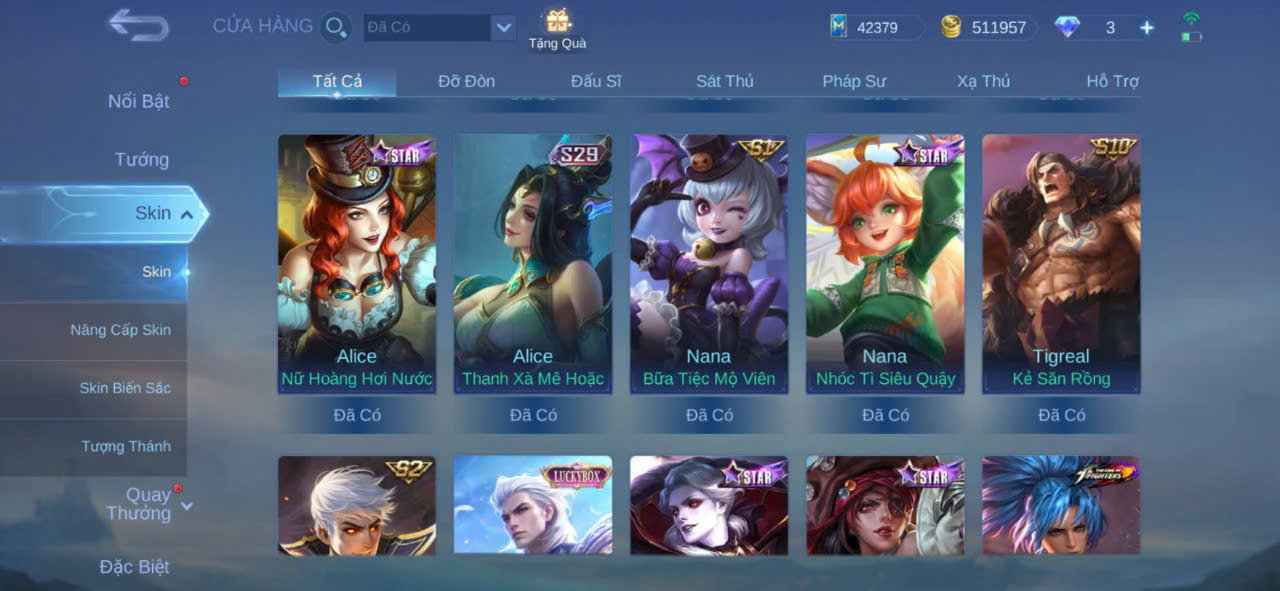Select Nâng Cấp Skin submenu
Viewport: 1280px width, 591px height.
click(x=120, y=330)
